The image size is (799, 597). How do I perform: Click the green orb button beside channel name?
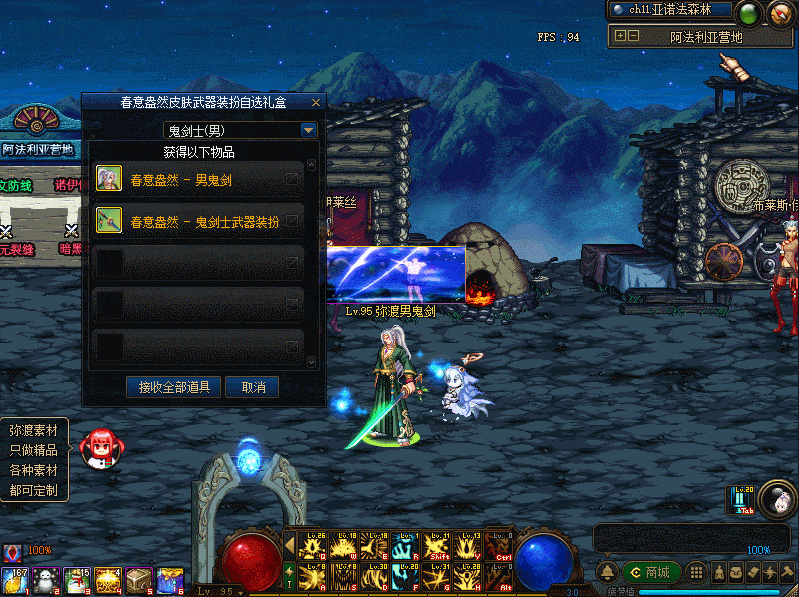pos(748,14)
